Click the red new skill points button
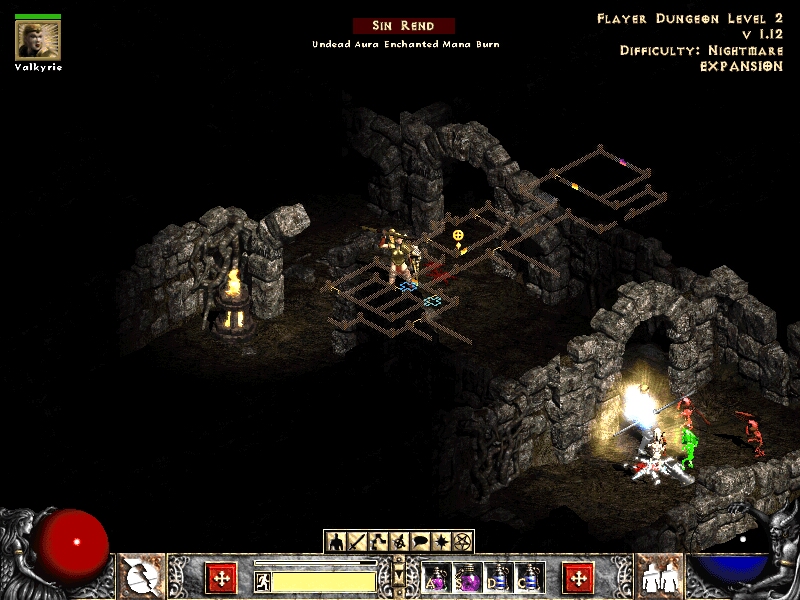Image resolution: width=800 pixels, height=600 pixels. pos(578,578)
